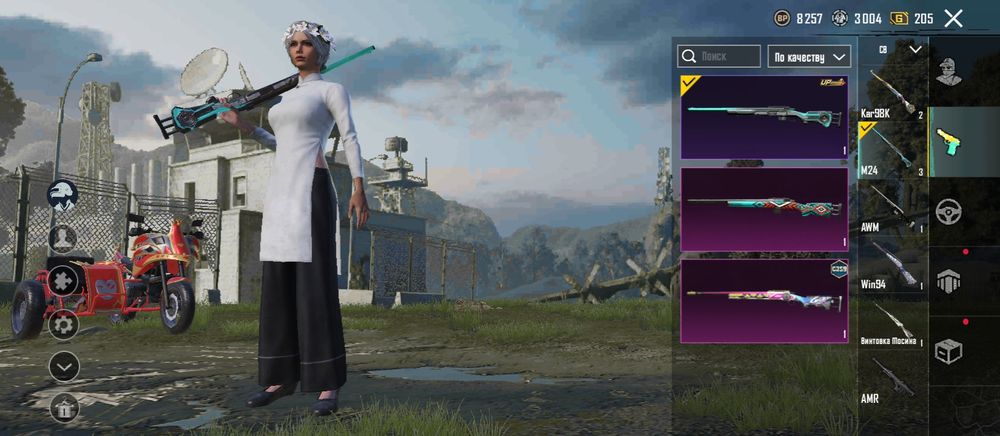Switch to the character outfit tab
Screen dimensions: 1000x436
coord(948,70)
